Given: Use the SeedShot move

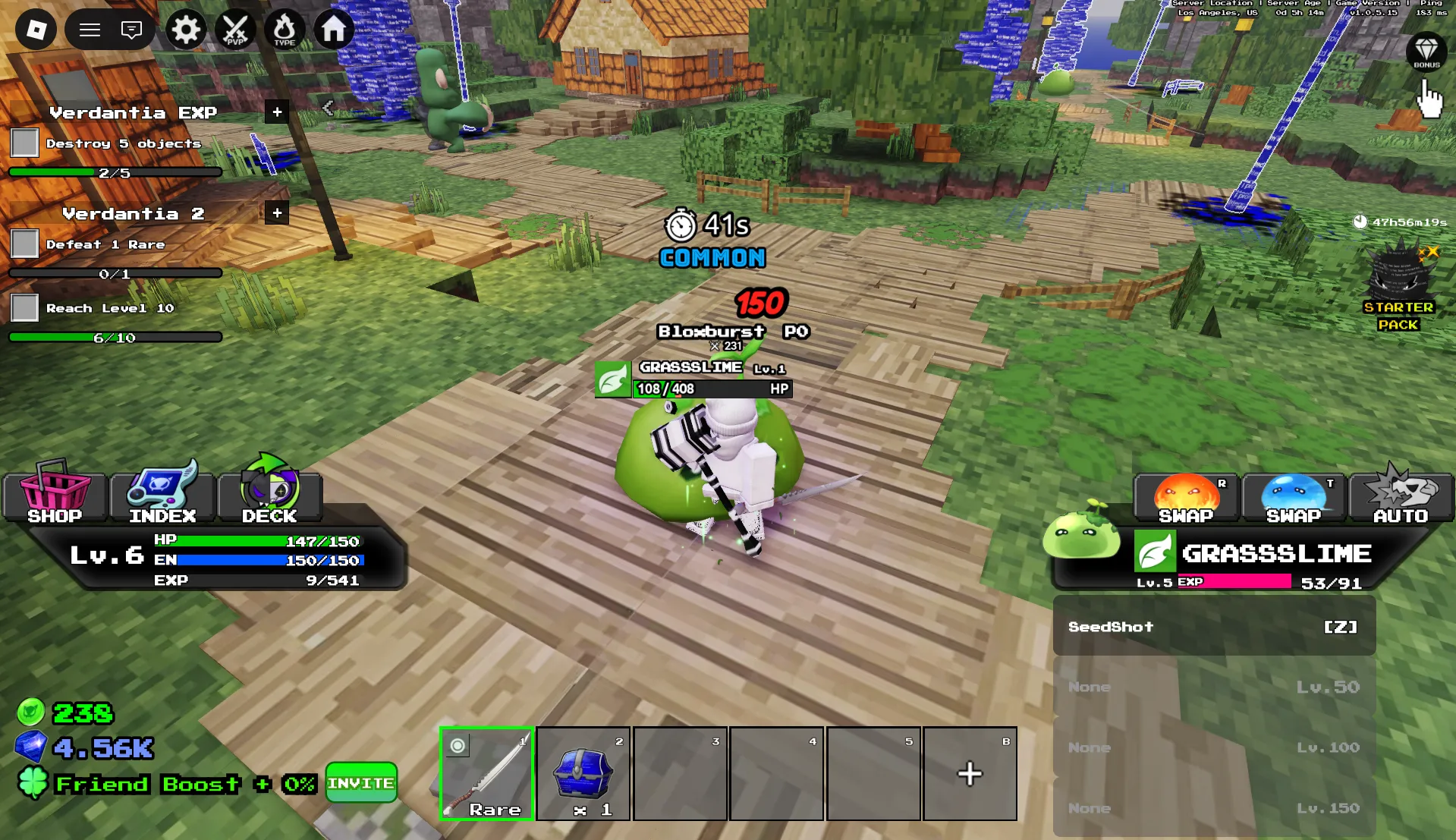Looking at the screenshot, I should [1213, 627].
